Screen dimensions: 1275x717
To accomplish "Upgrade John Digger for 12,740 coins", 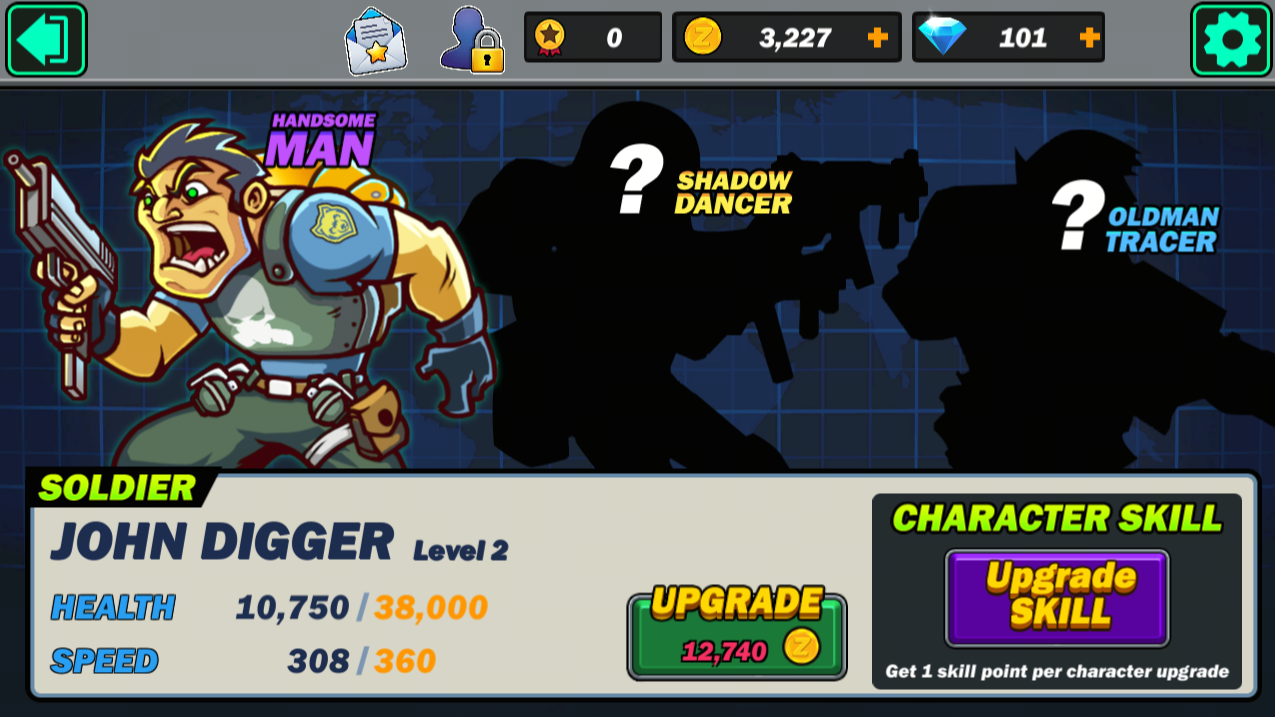I will coord(737,636).
